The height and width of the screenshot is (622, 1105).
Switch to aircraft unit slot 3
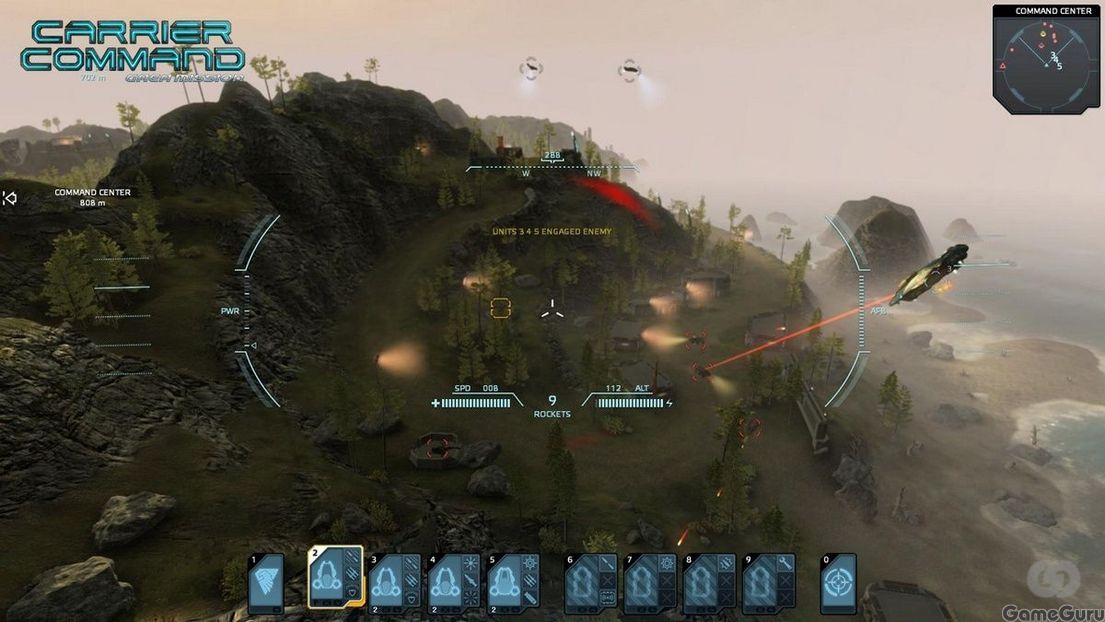click(394, 582)
